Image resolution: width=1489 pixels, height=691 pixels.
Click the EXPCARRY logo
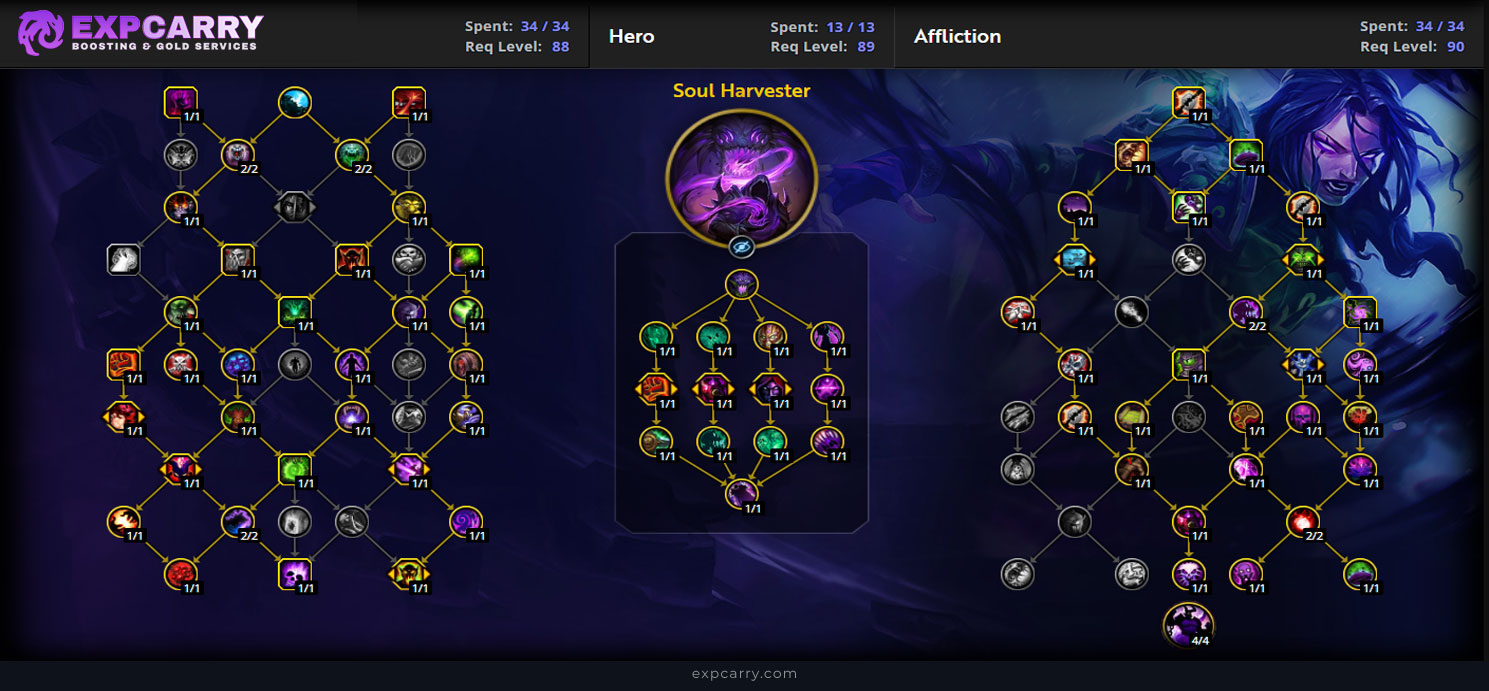[x=140, y=33]
